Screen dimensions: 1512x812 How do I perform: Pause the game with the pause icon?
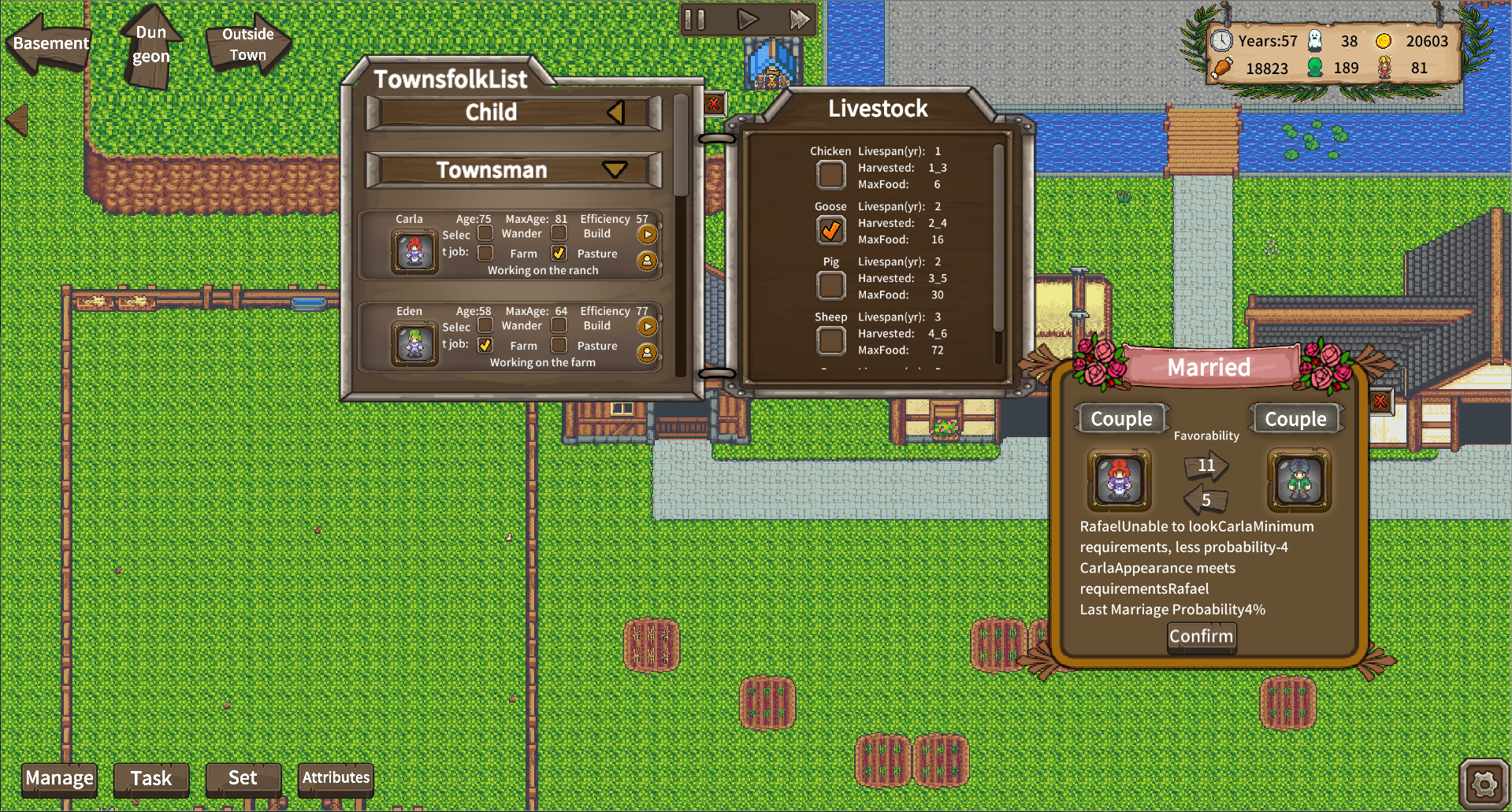(x=694, y=20)
